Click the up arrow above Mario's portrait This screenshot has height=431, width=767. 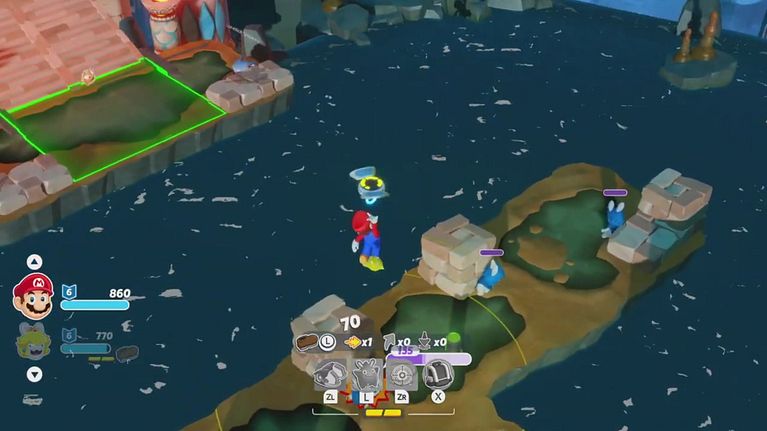(x=34, y=263)
